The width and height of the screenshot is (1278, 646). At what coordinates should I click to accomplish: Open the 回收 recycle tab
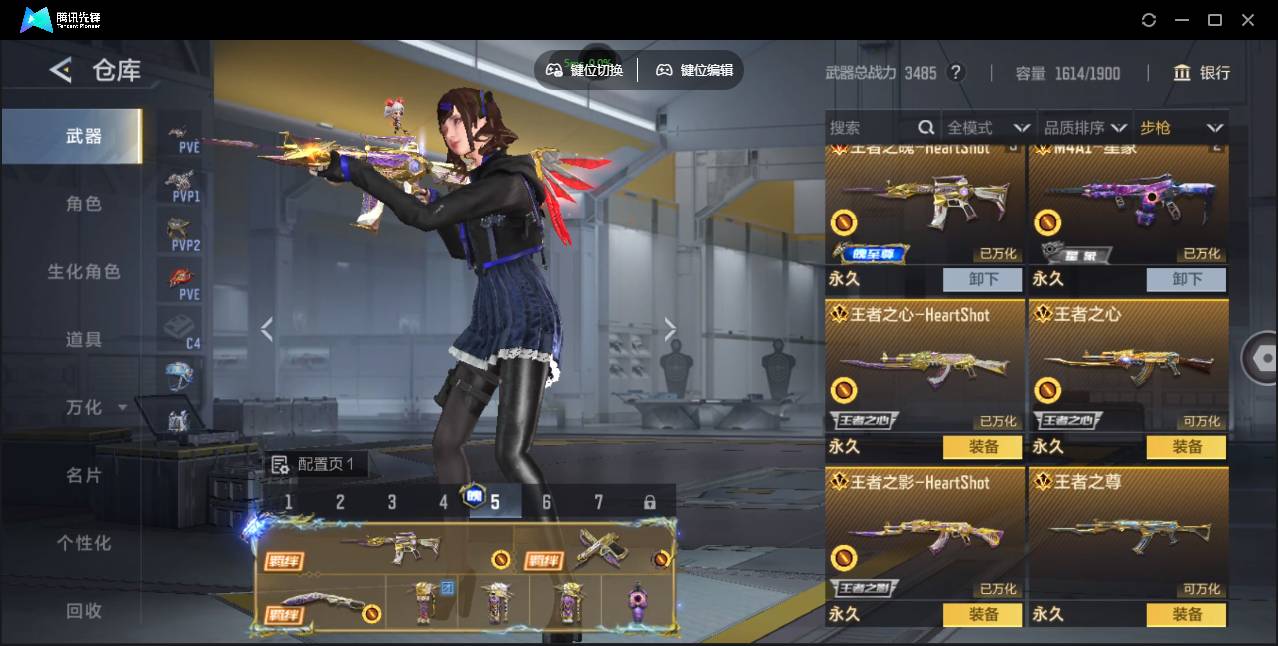tap(84, 610)
